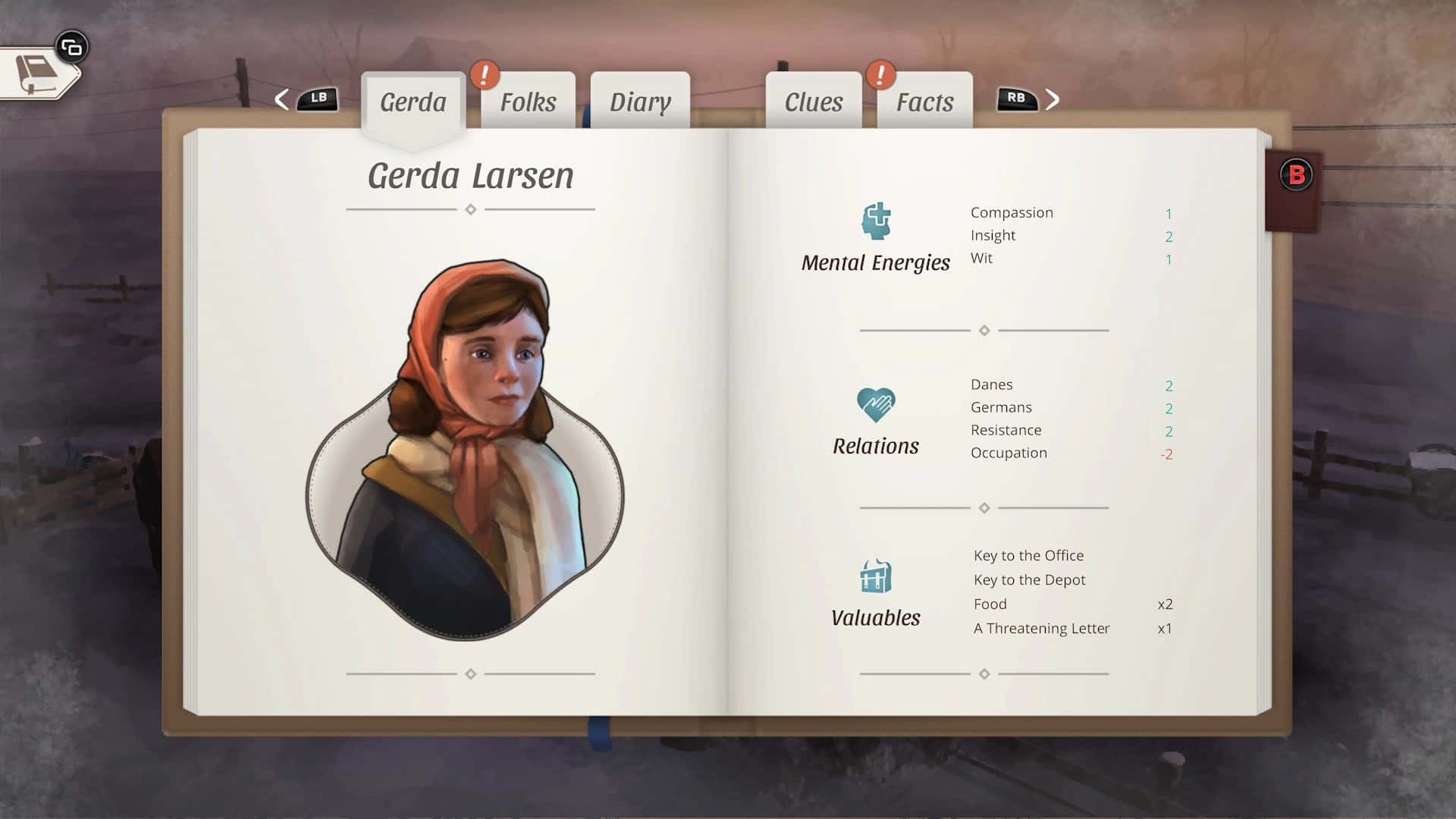Switch to the Folks tab
The image size is (1456, 819).
(527, 101)
